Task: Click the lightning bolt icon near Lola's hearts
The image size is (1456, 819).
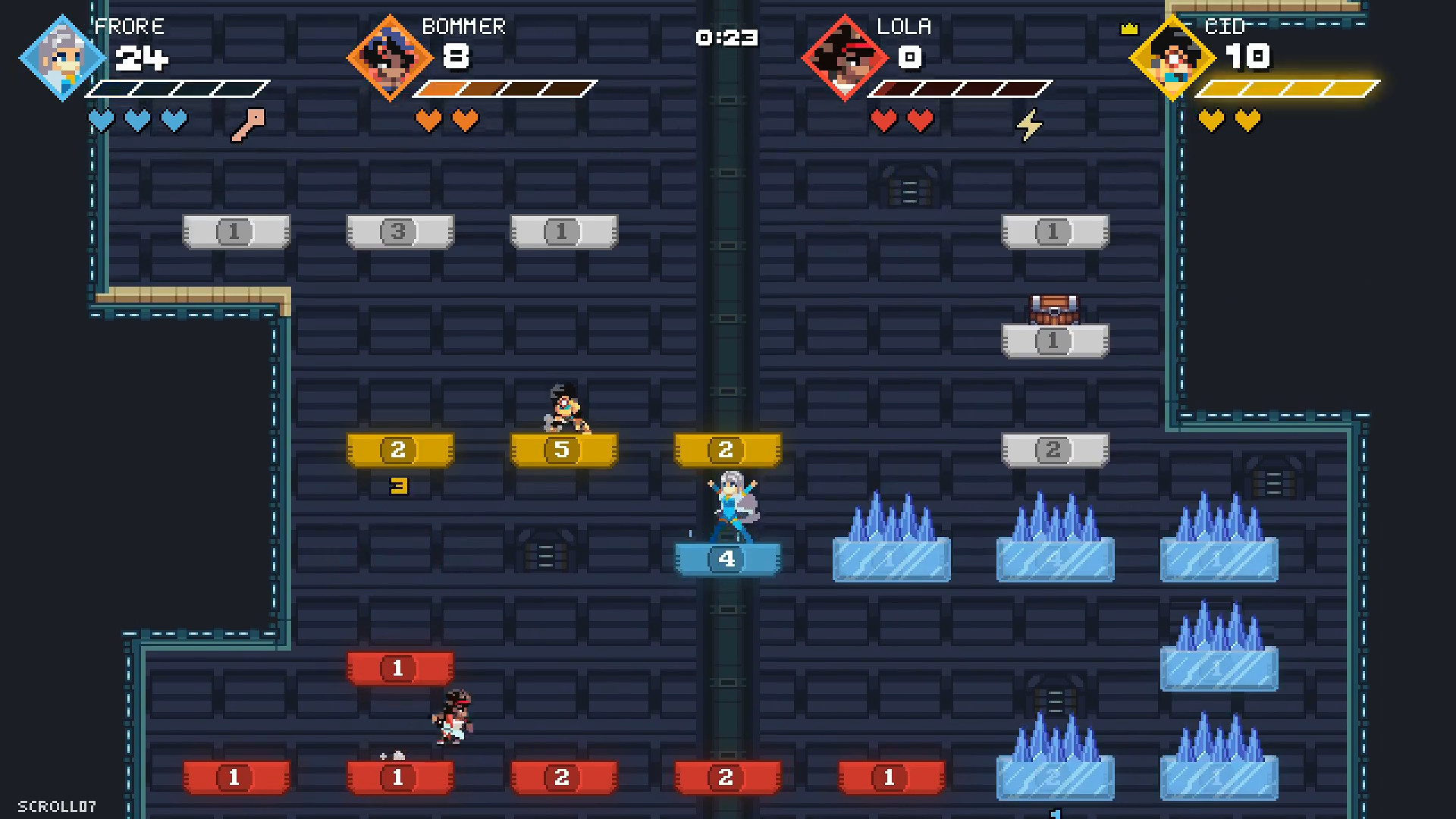Action: click(x=1029, y=125)
